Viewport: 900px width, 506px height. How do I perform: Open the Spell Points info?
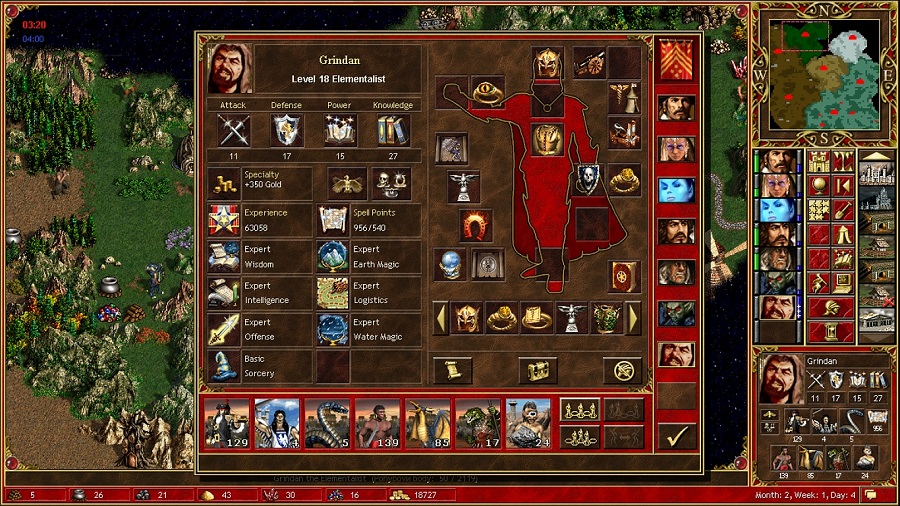[x=331, y=219]
